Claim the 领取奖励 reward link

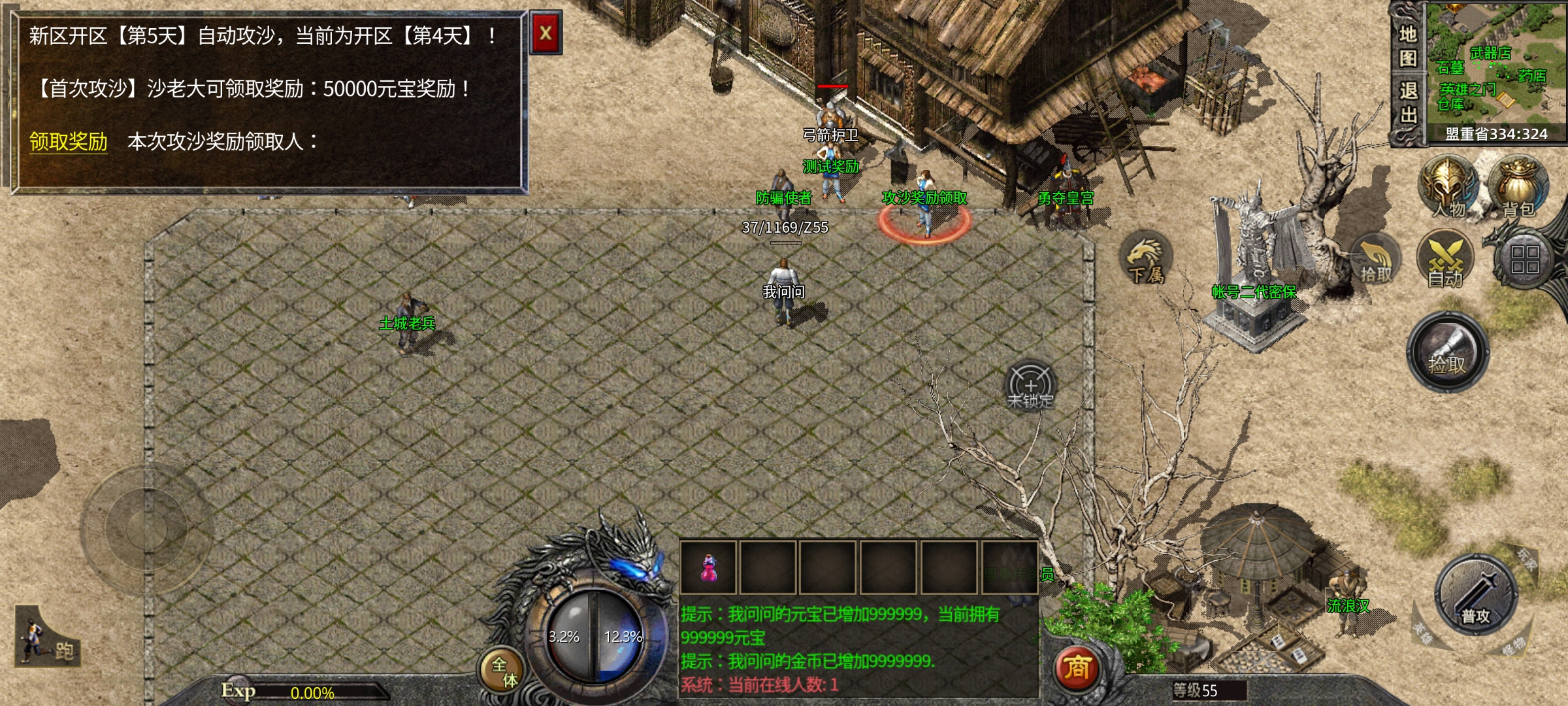click(69, 141)
